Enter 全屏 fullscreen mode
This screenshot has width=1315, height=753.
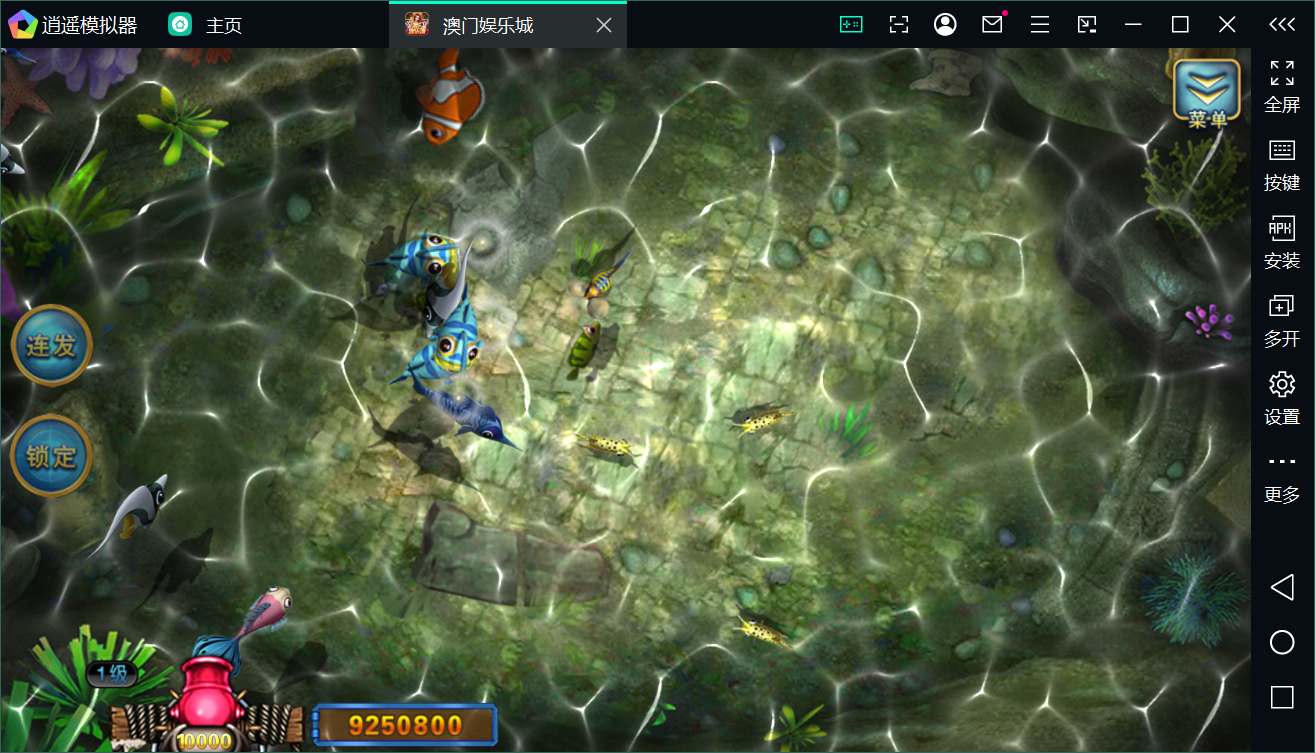click(1282, 86)
